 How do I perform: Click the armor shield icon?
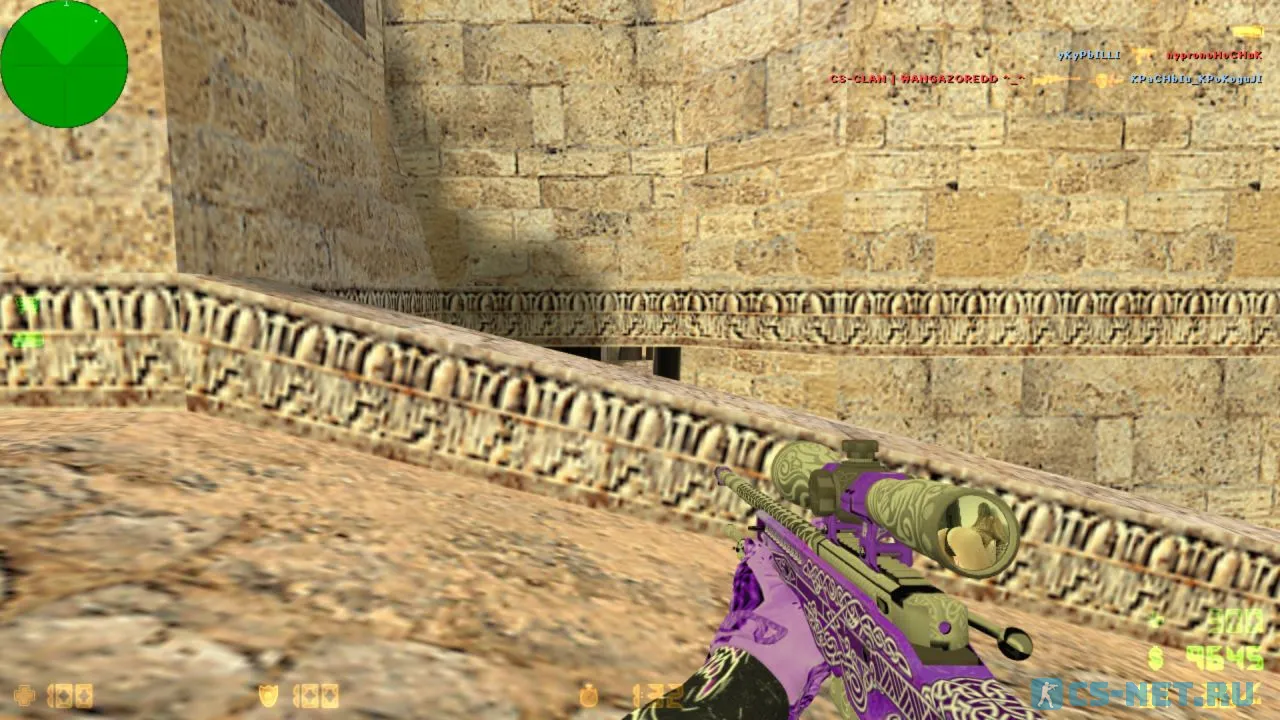click(268, 695)
